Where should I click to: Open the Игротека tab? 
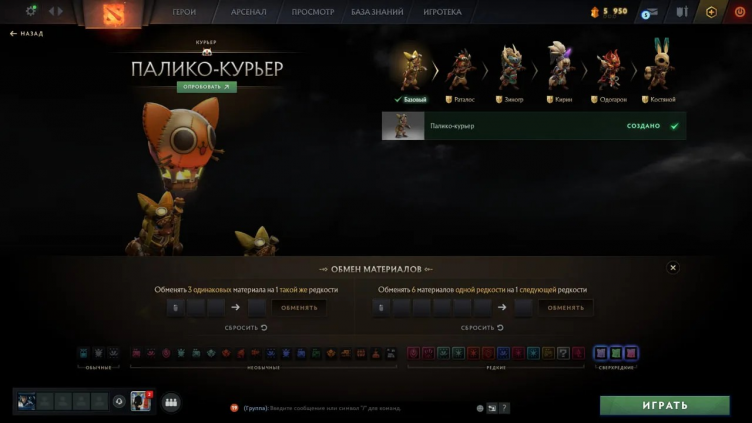[442, 12]
